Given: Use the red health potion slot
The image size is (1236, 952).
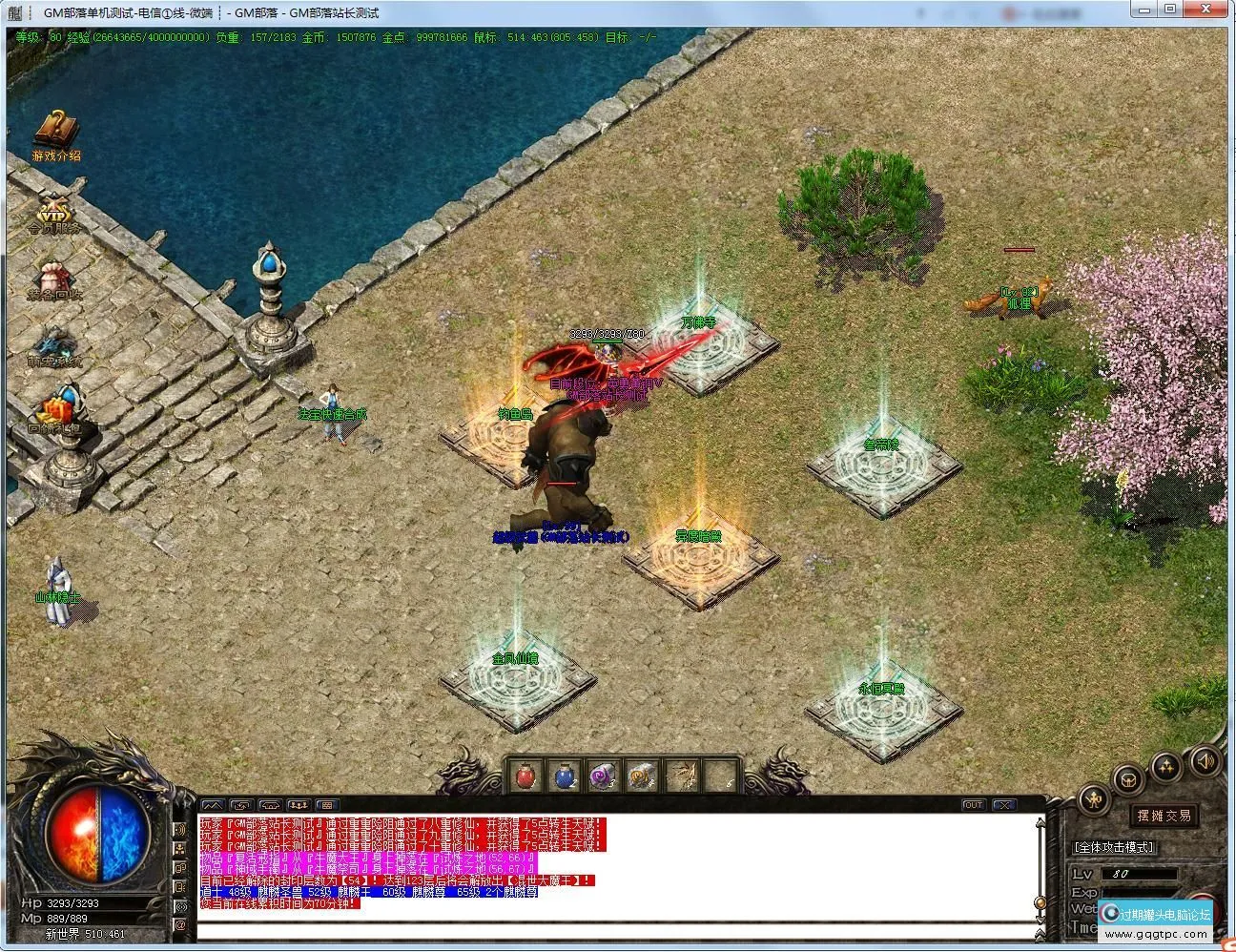Looking at the screenshot, I should click(525, 776).
